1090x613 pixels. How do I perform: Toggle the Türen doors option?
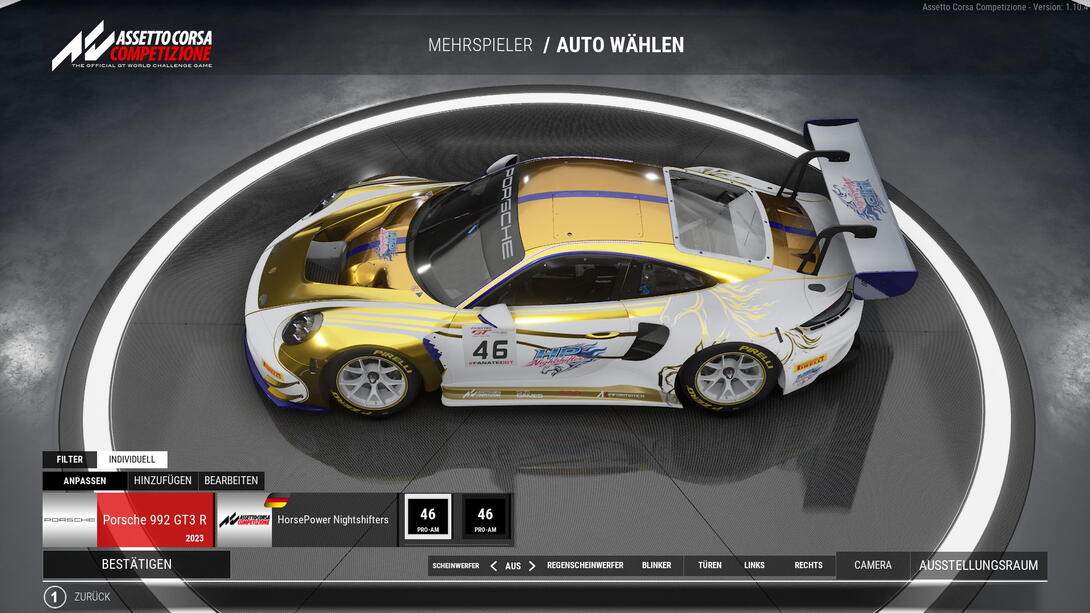tap(710, 566)
